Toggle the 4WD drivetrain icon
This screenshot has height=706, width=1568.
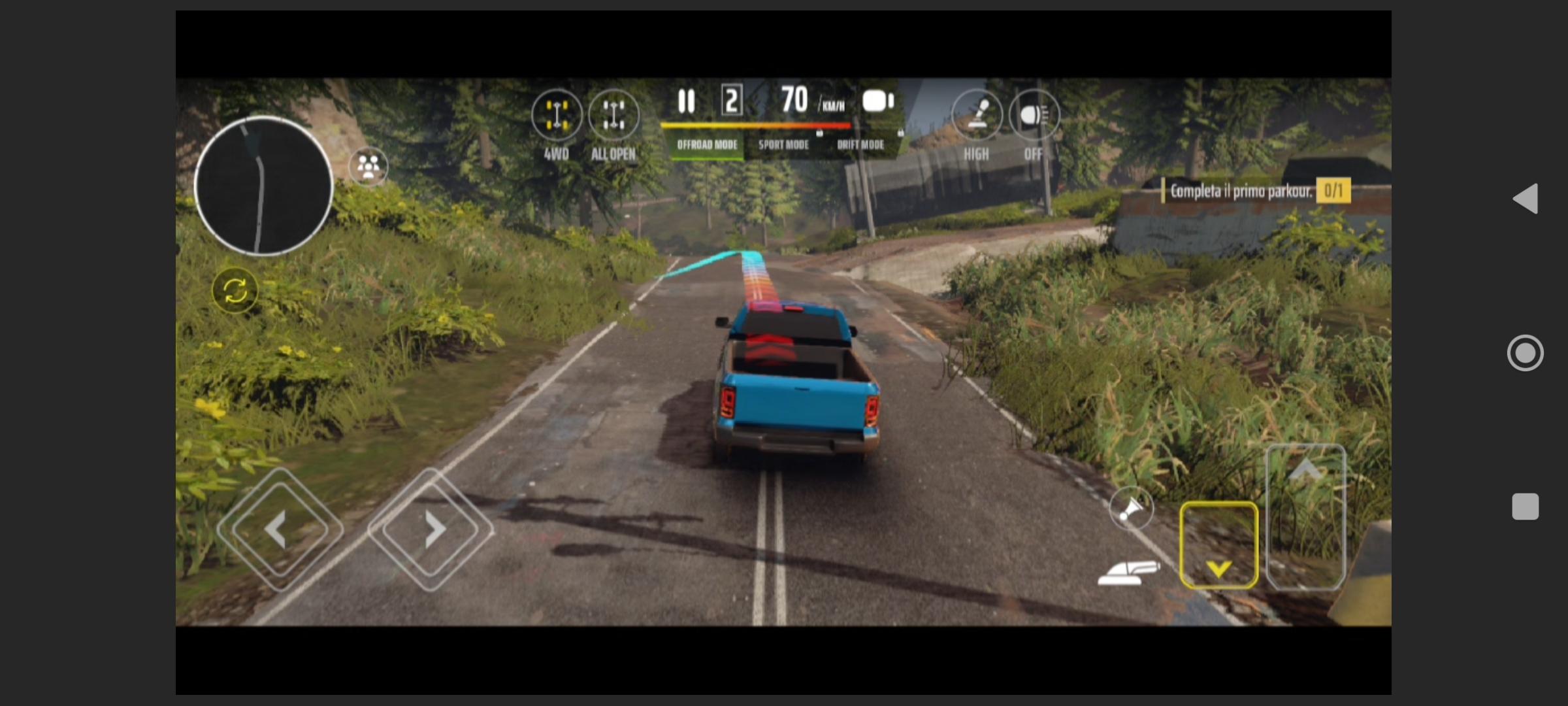pyautogui.click(x=556, y=116)
